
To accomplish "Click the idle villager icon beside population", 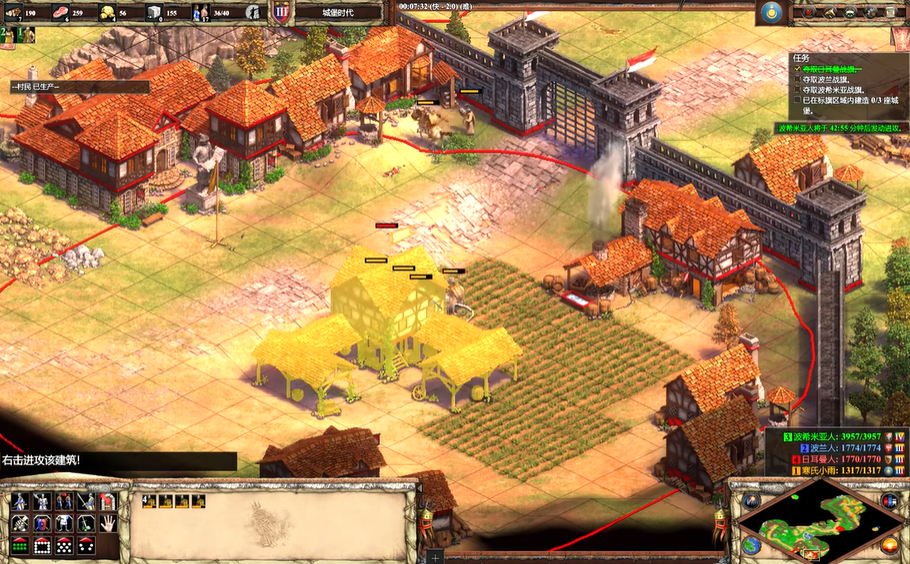I will (x=254, y=13).
